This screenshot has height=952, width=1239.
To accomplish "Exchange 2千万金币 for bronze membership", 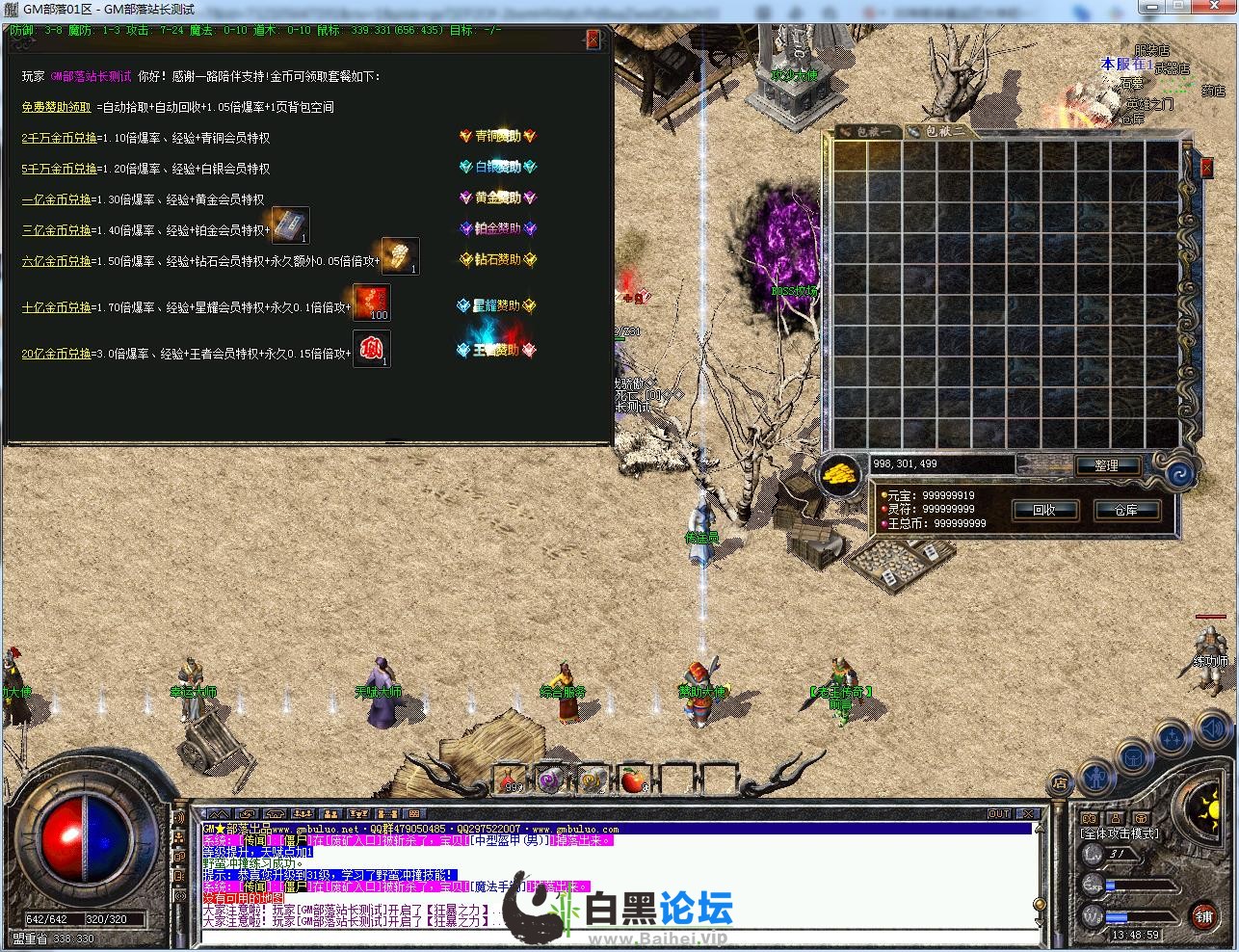I will [59, 138].
